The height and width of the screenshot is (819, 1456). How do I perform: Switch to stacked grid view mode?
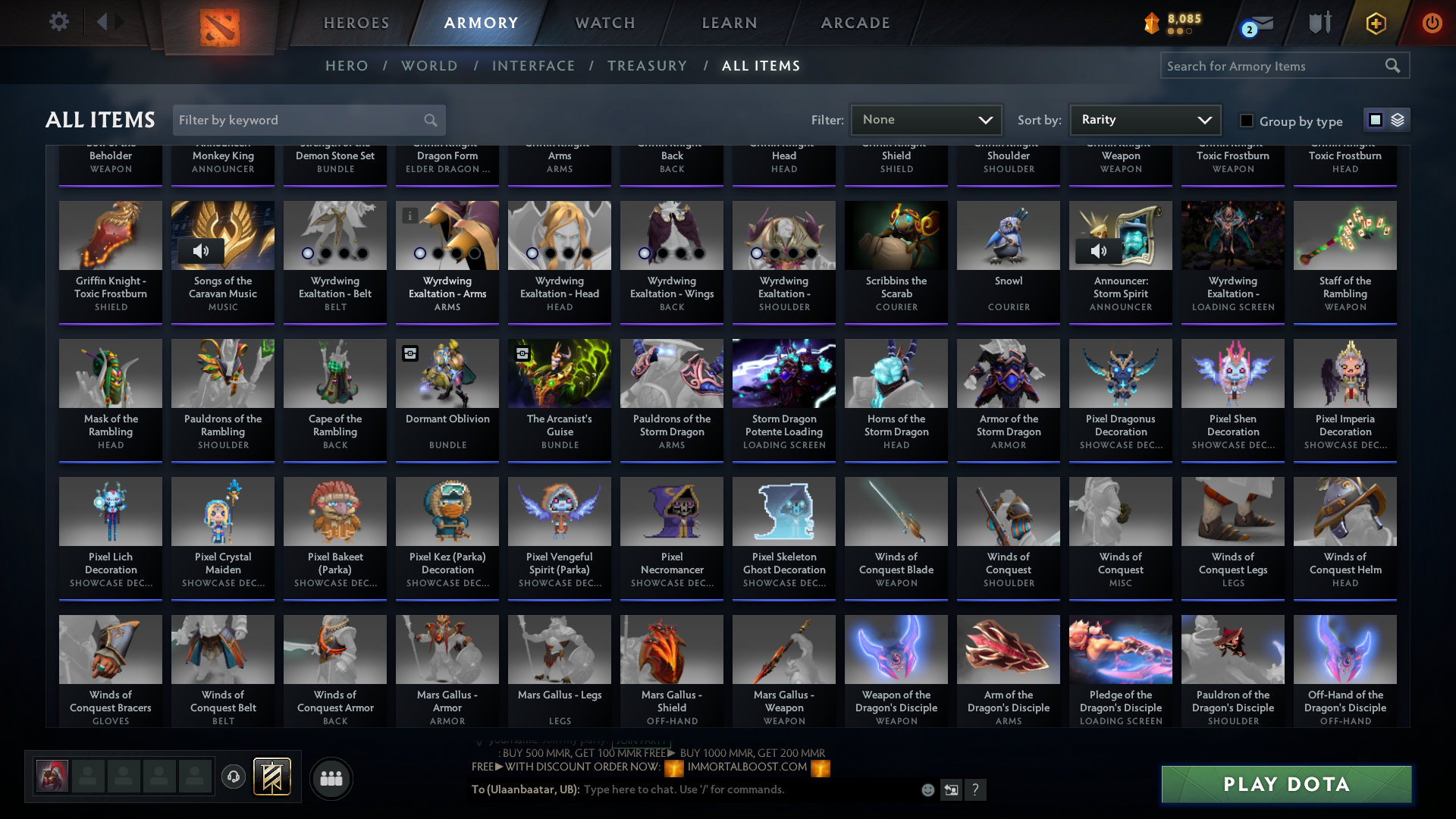point(1398,120)
